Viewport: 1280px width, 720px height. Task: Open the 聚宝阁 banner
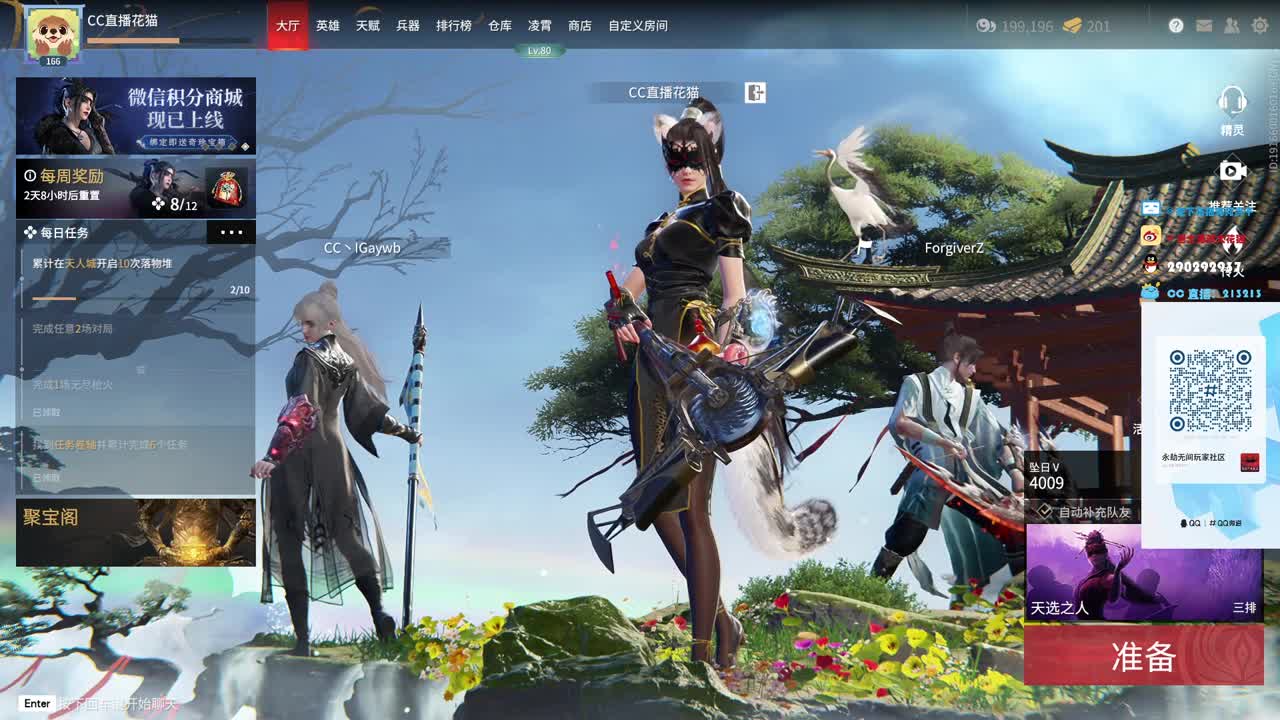click(135, 531)
